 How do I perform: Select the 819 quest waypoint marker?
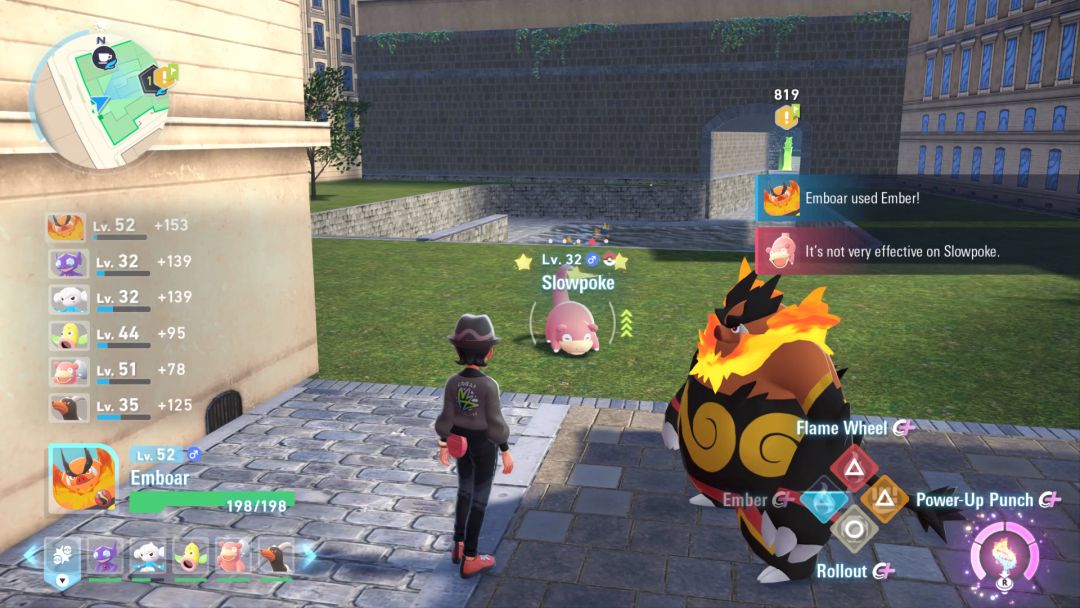coord(787,117)
